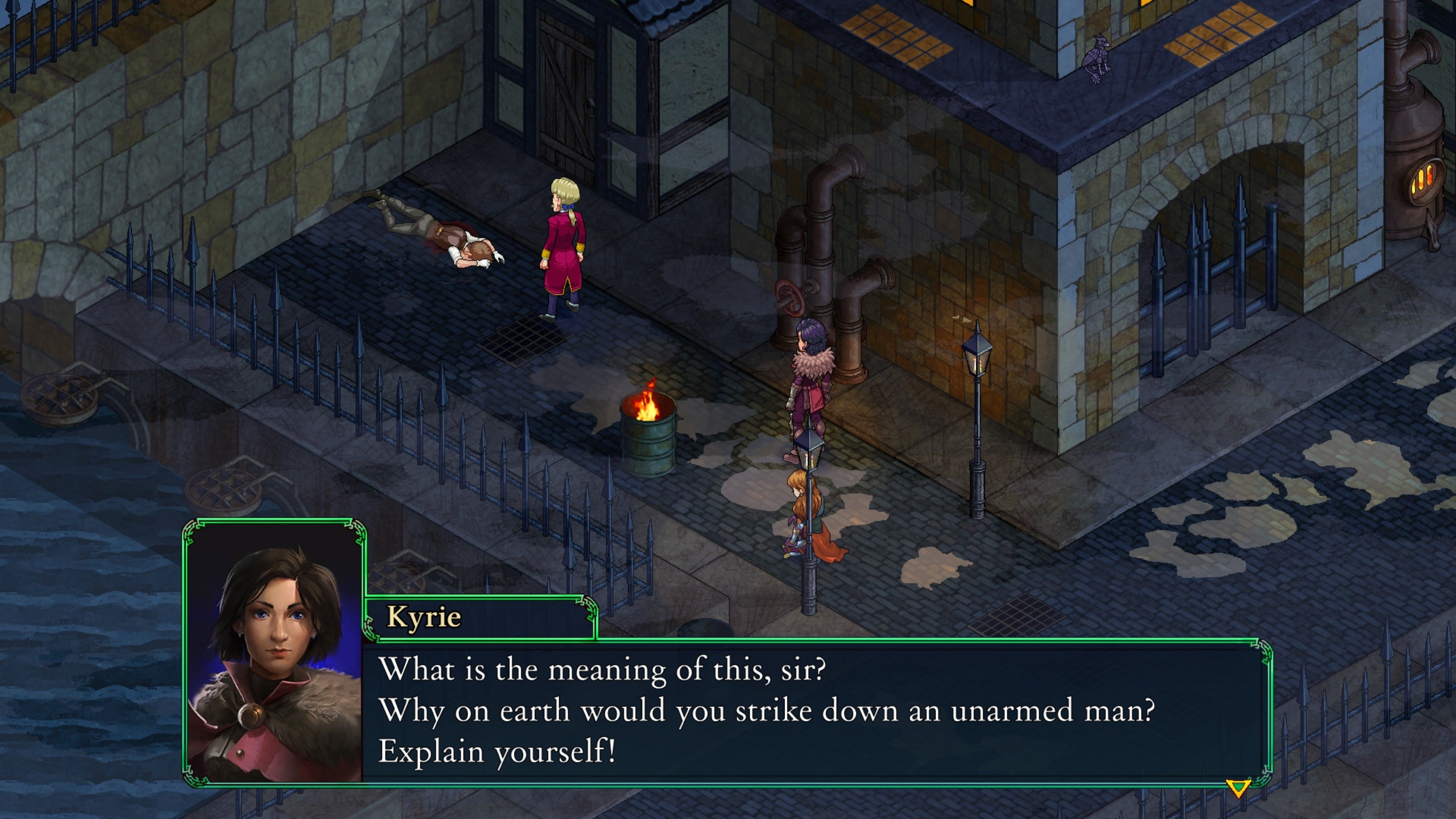The height and width of the screenshot is (819, 1456).
Task: Advance dialogue with the yellow arrow
Action: coord(1238,788)
